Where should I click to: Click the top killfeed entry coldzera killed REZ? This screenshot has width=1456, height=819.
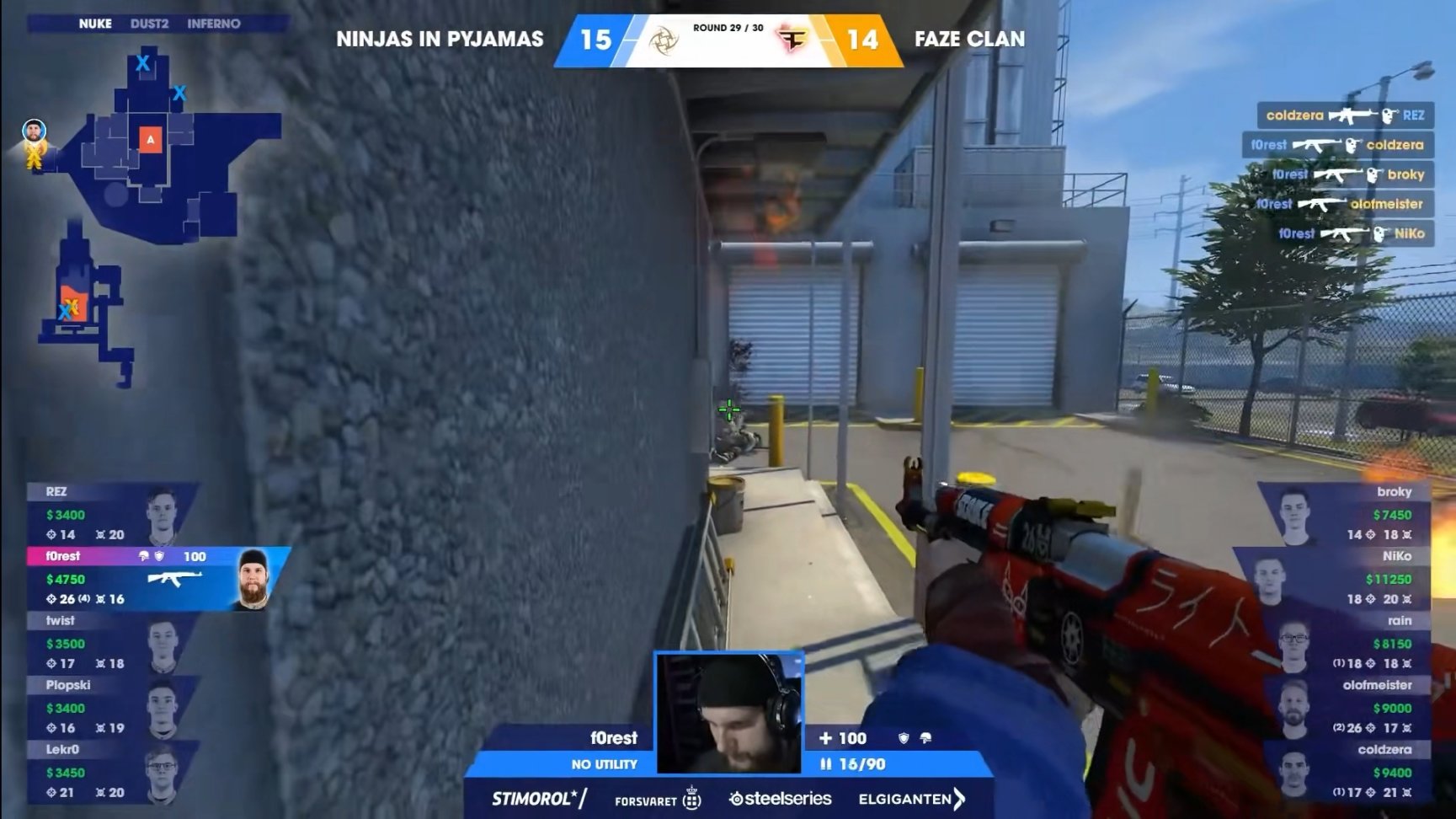point(1345,115)
